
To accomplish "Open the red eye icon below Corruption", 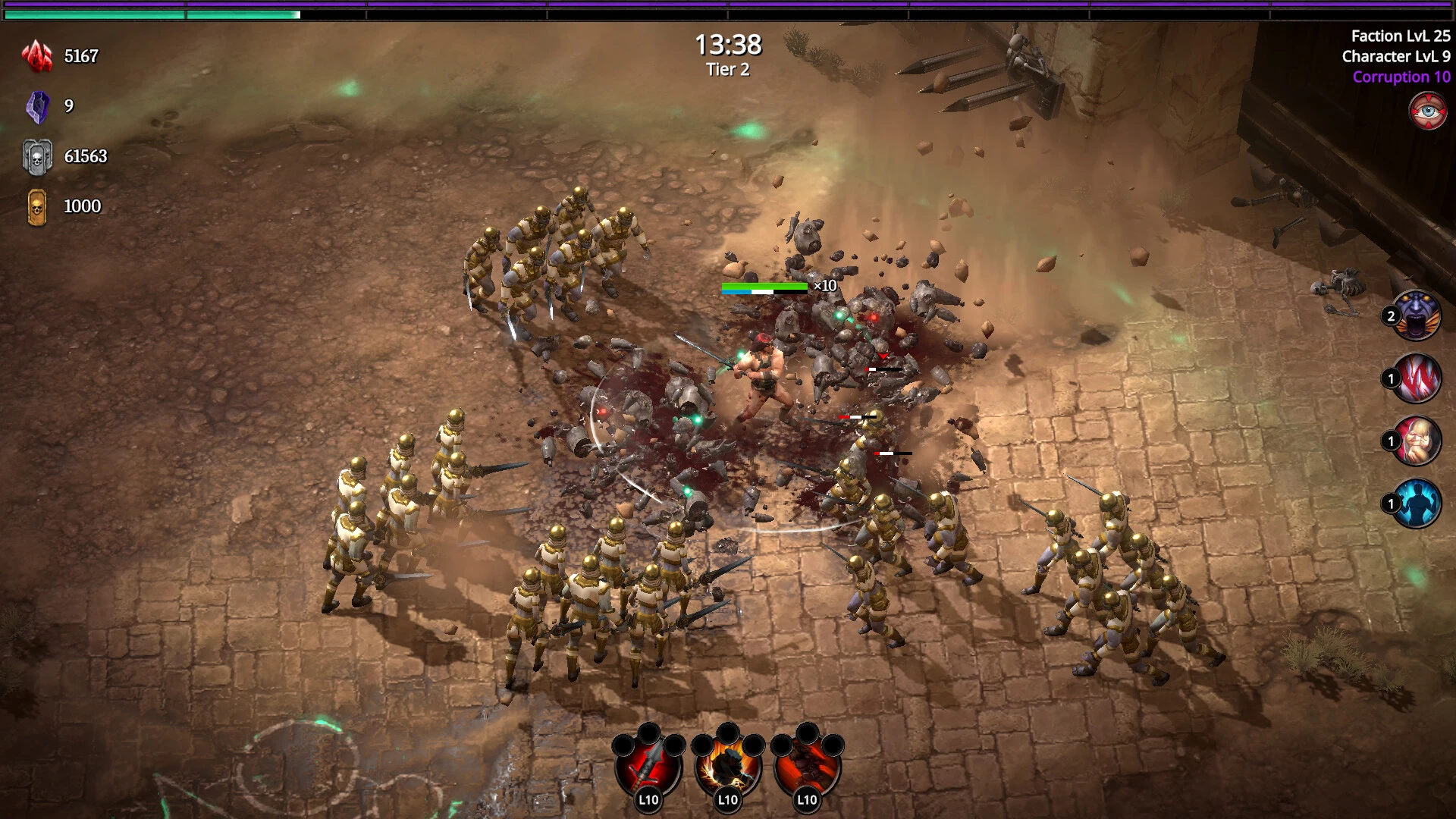I will (1427, 111).
